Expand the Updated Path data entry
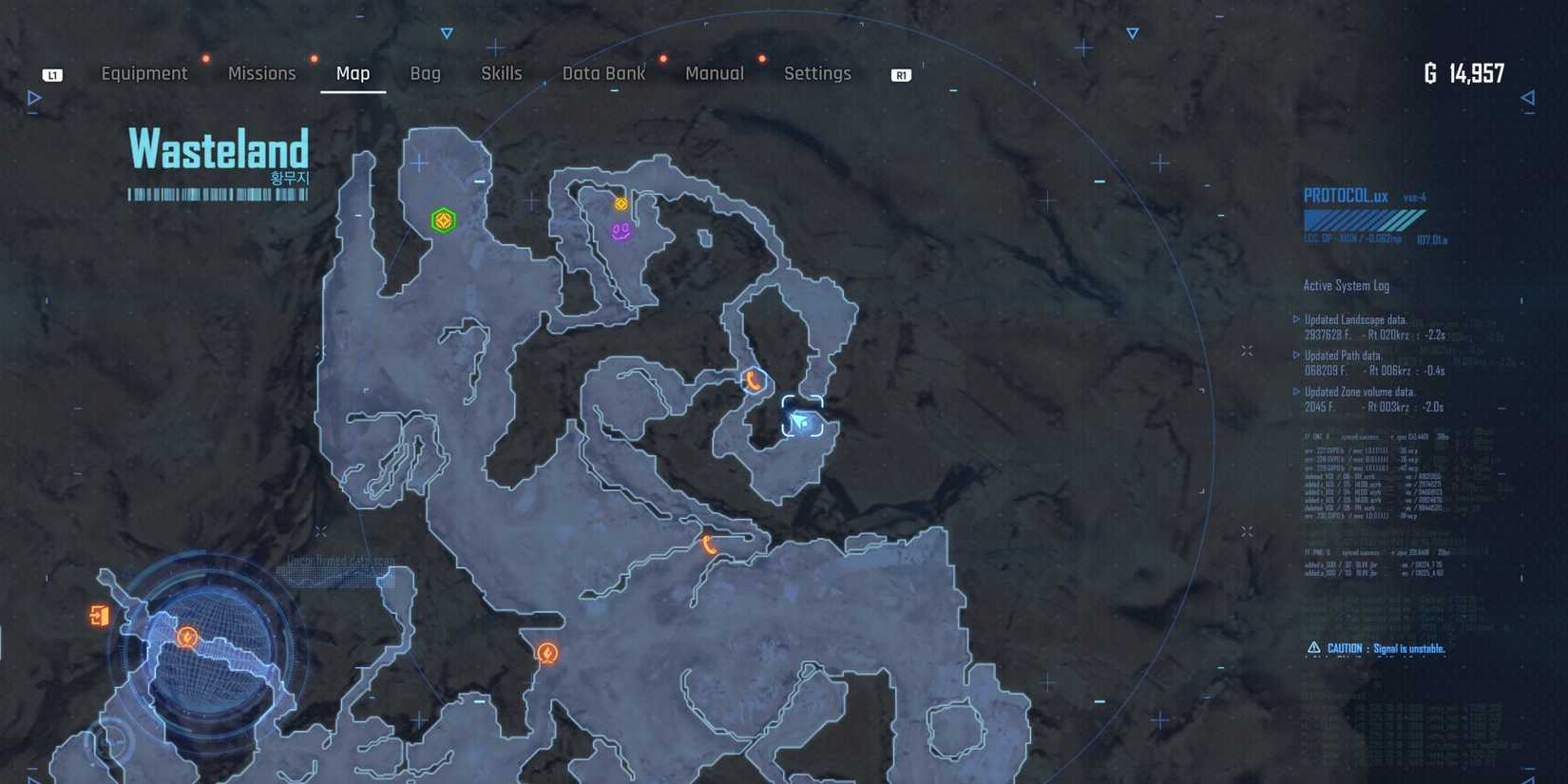Image resolution: width=1568 pixels, height=784 pixels. (x=1344, y=354)
